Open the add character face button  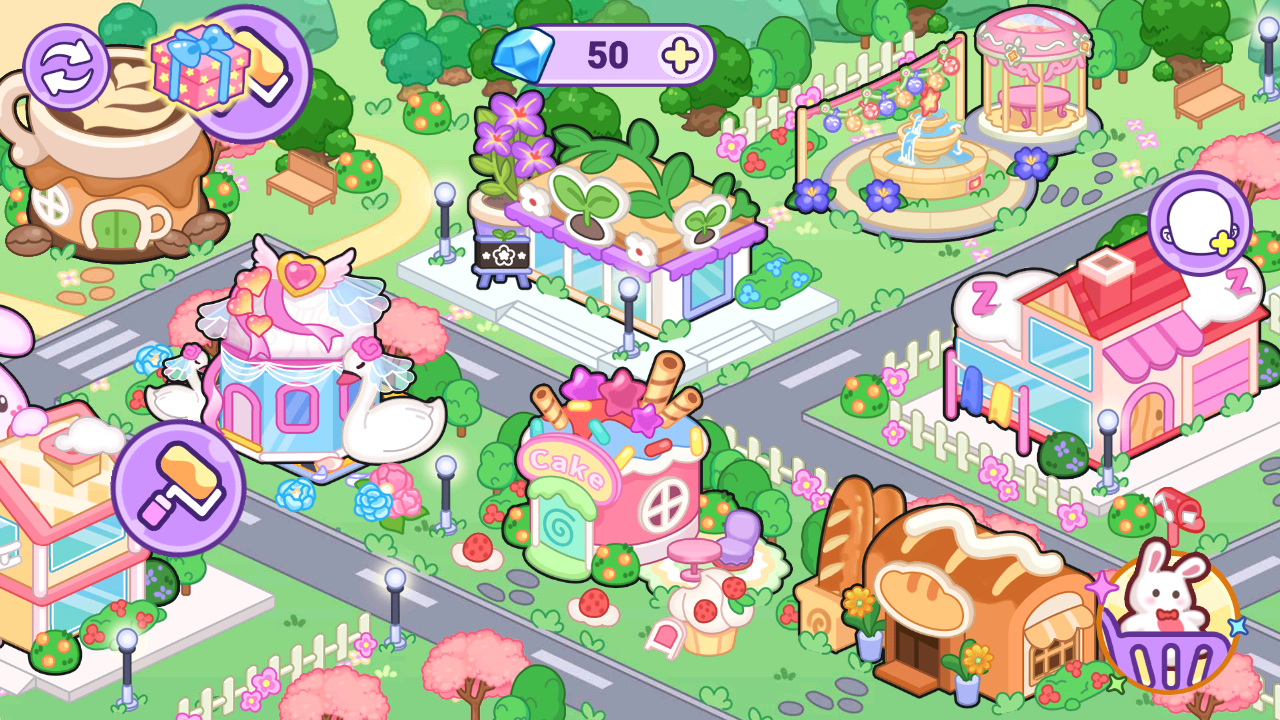(x=1199, y=224)
